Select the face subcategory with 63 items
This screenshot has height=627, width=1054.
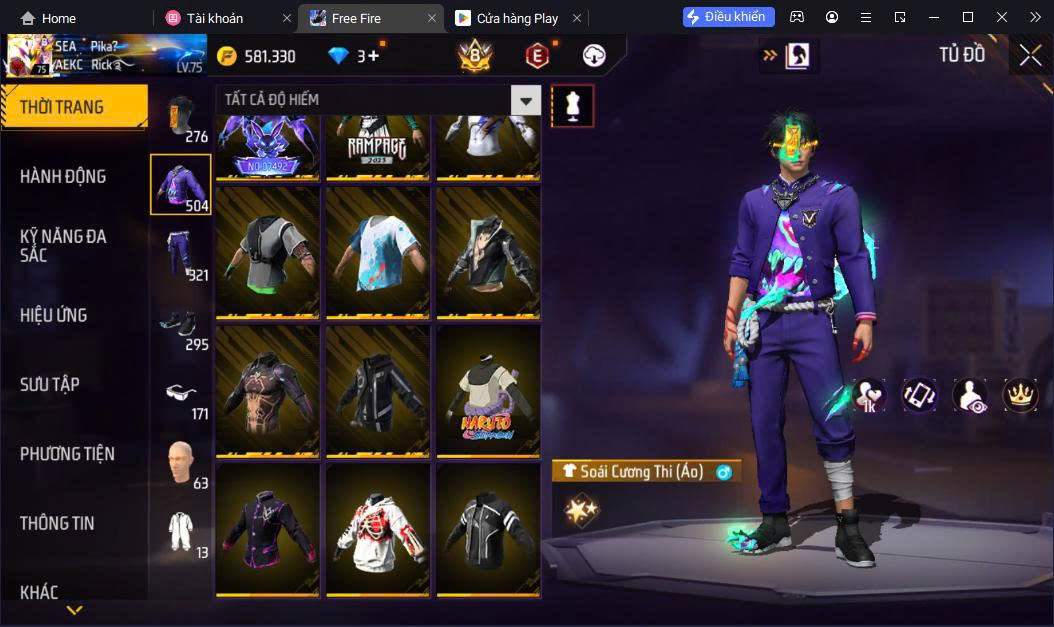181,461
